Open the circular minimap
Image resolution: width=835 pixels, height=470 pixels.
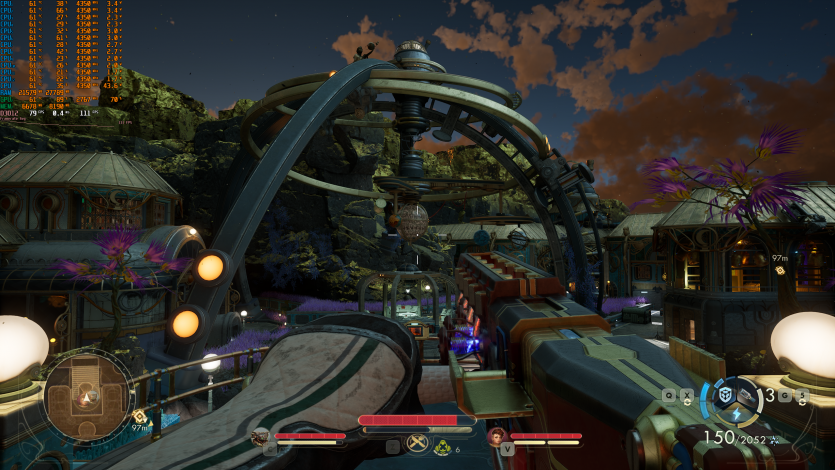[x=88, y=394]
